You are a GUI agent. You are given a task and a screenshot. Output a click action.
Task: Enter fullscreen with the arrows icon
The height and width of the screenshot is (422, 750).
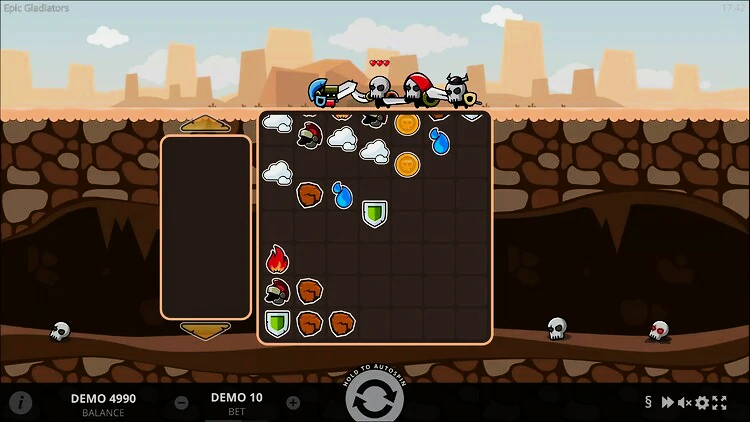point(719,403)
